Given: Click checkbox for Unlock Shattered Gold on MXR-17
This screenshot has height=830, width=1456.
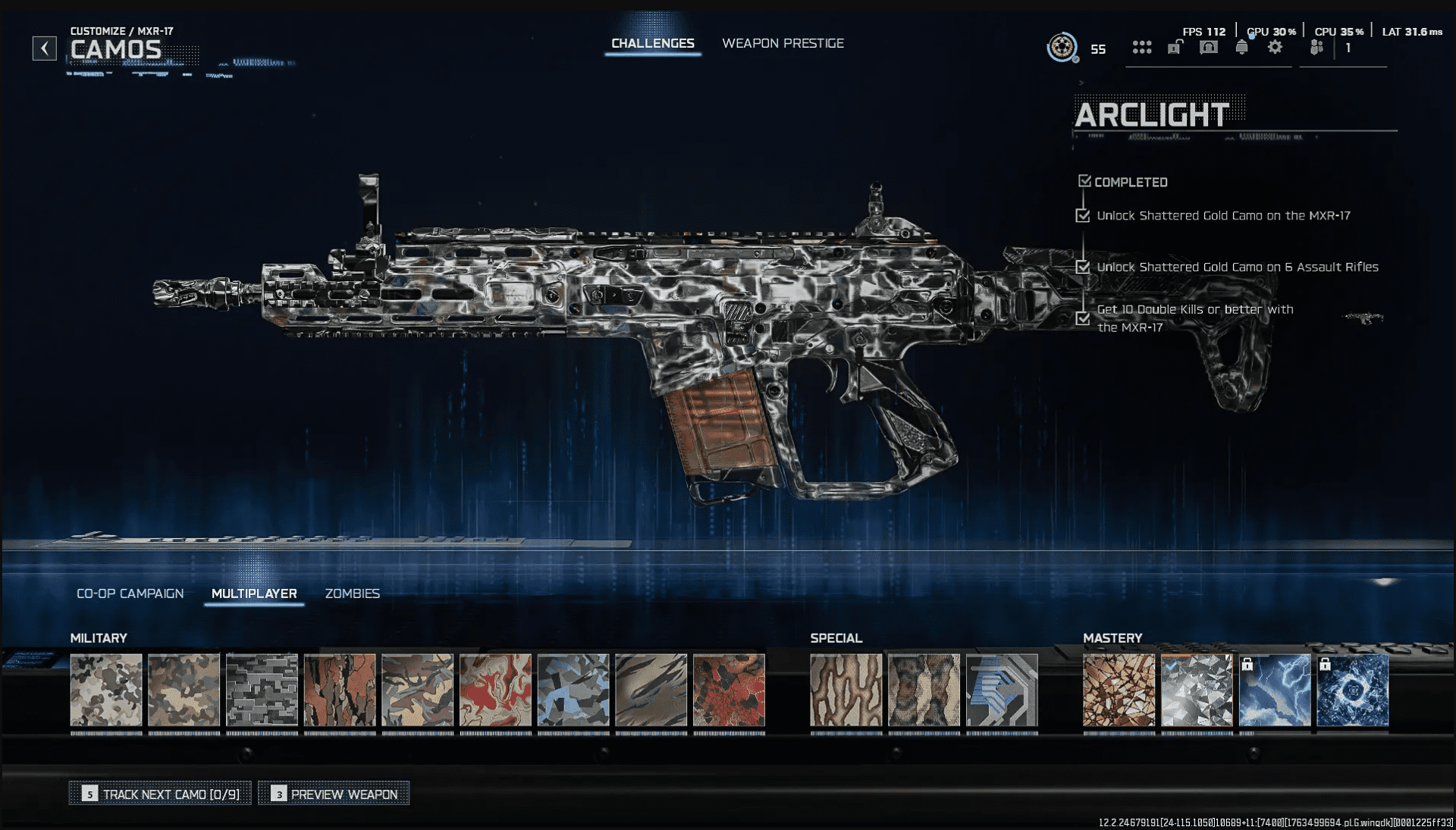Looking at the screenshot, I should click(1082, 216).
